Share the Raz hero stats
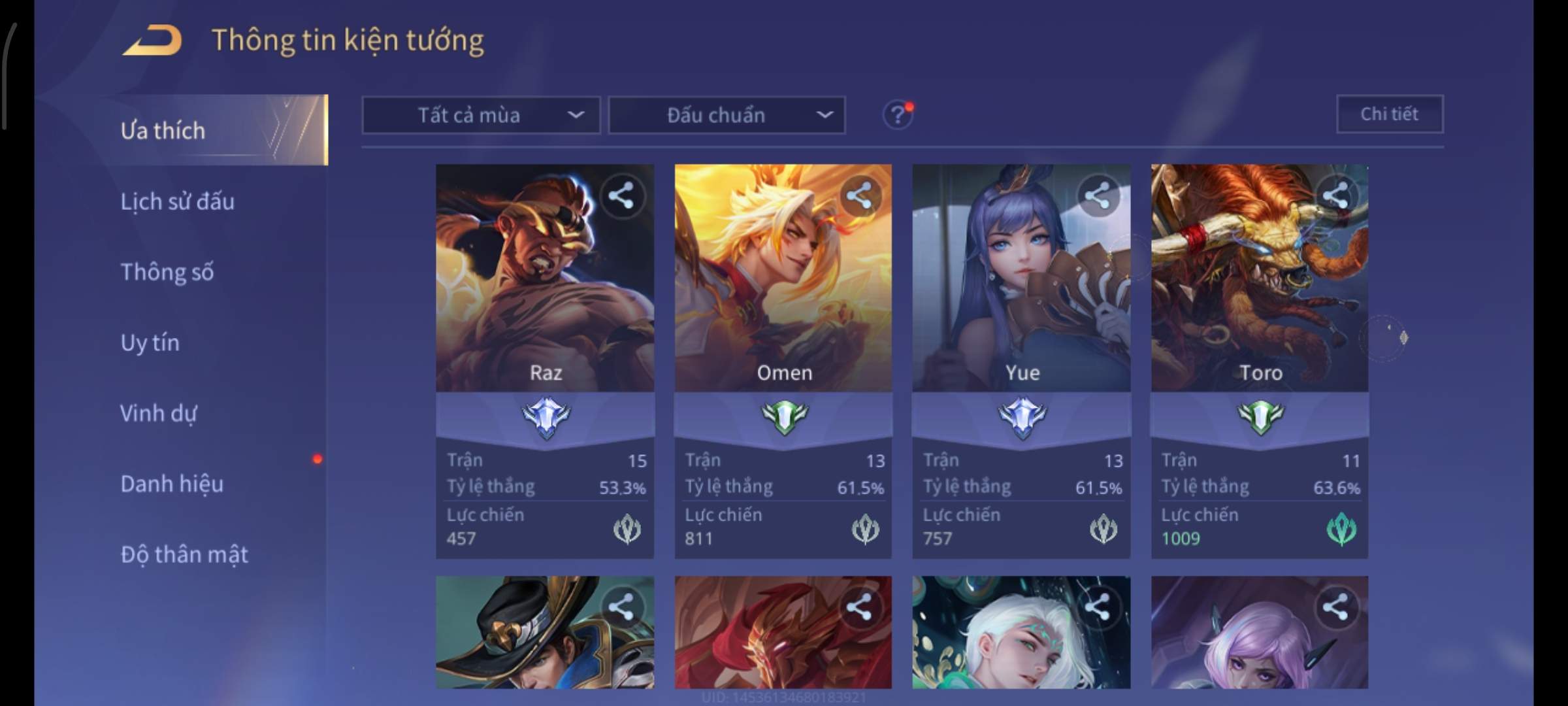Screen dimensions: 1568x706 [621, 195]
